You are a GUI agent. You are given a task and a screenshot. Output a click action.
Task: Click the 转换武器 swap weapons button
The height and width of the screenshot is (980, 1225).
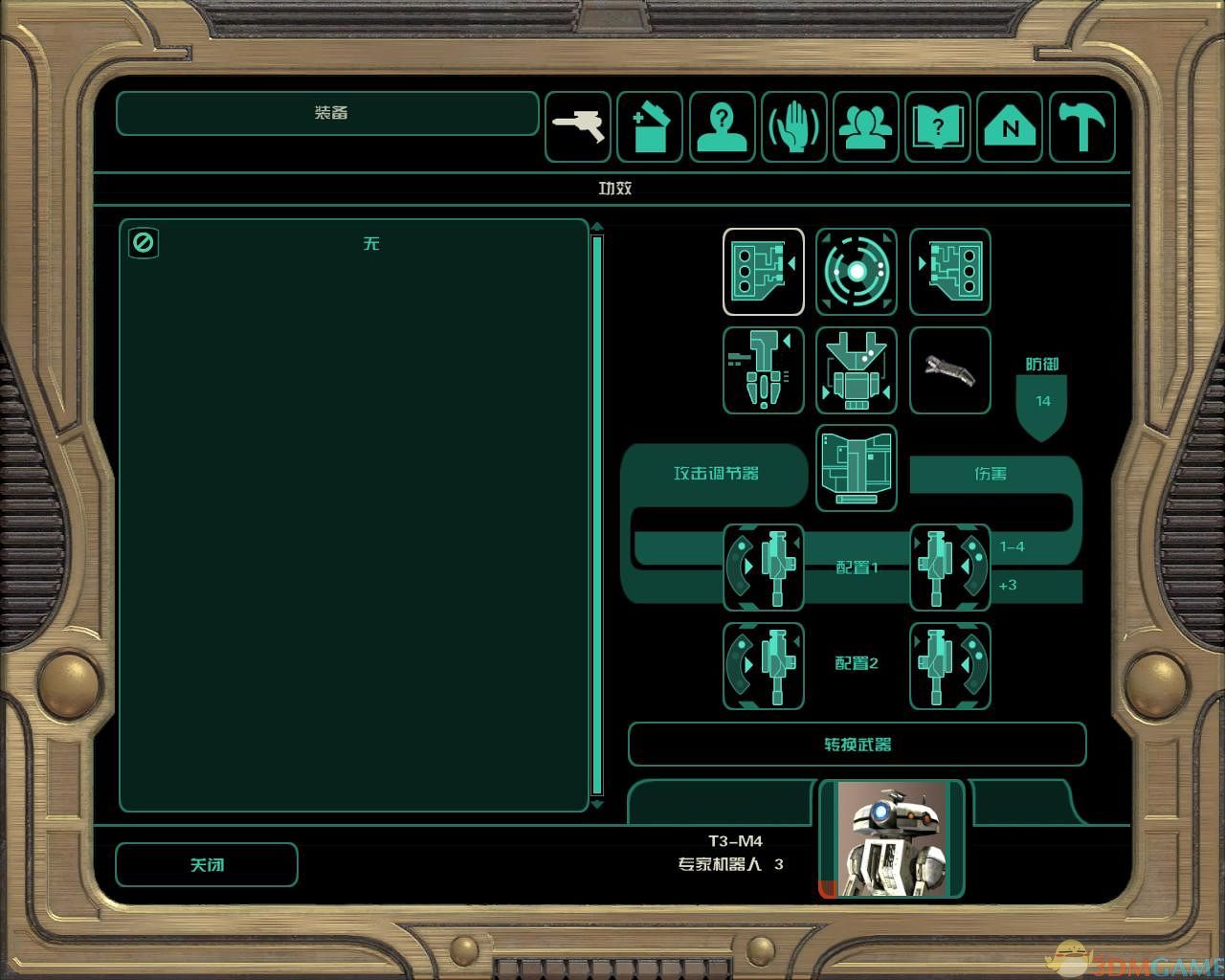[x=857, y=745]
